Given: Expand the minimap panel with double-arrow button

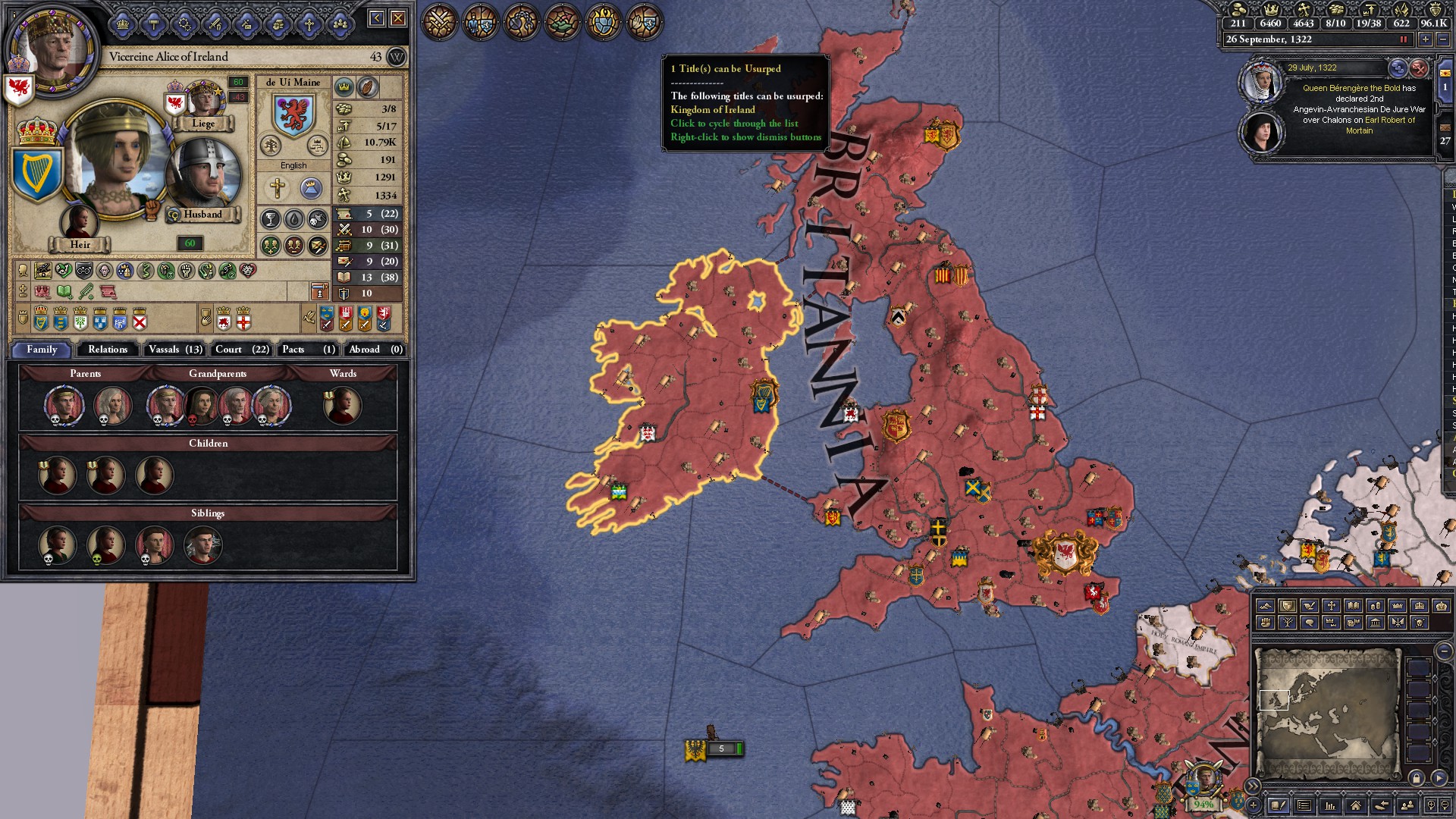Looking at the screenshot, I should click(x=1254, y=786).
